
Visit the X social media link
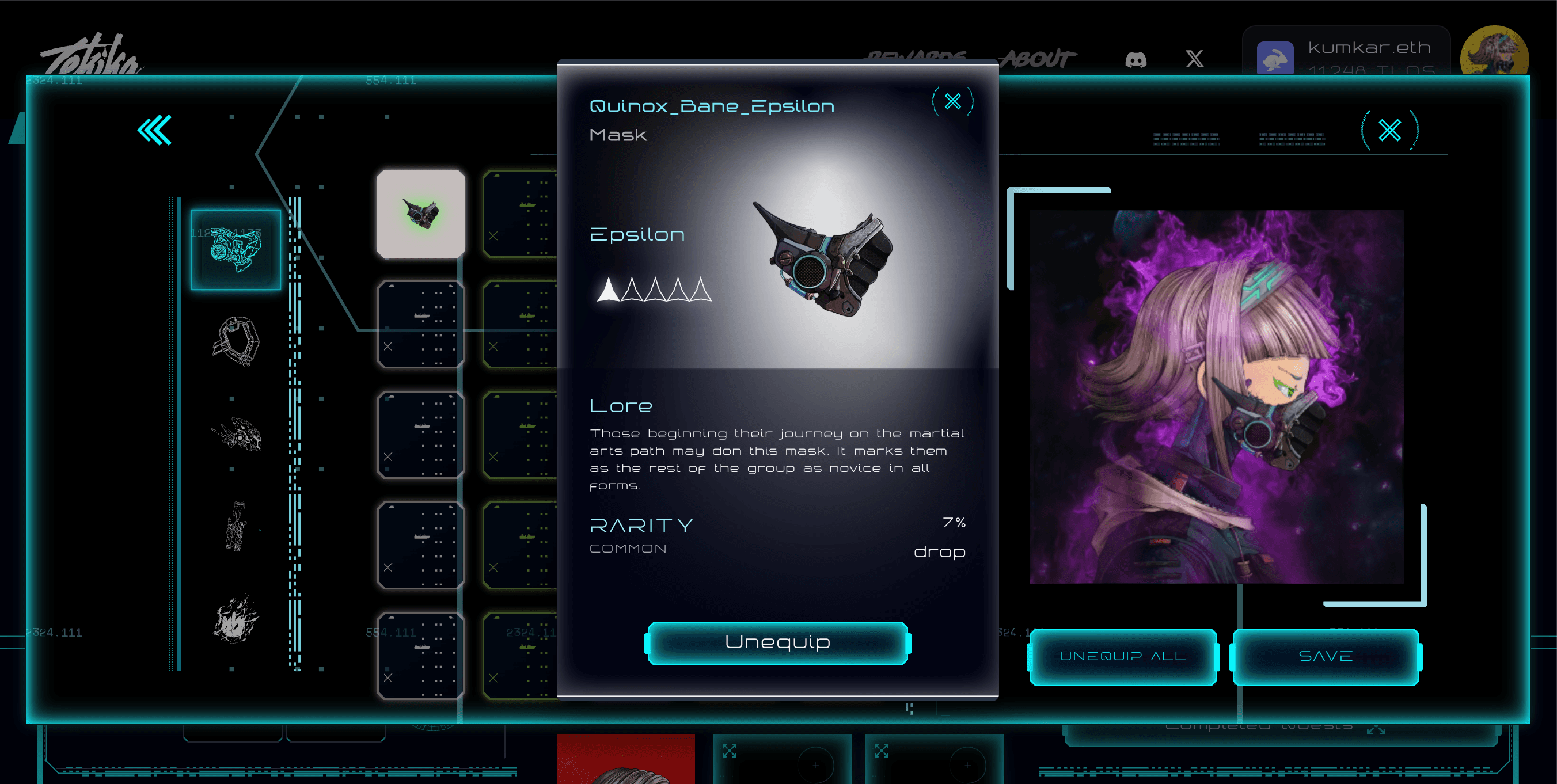tap(1194, 59)
